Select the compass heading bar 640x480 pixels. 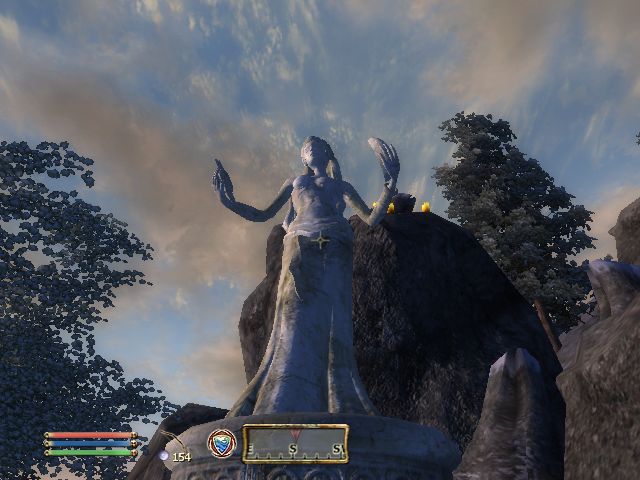click(295, 444)
